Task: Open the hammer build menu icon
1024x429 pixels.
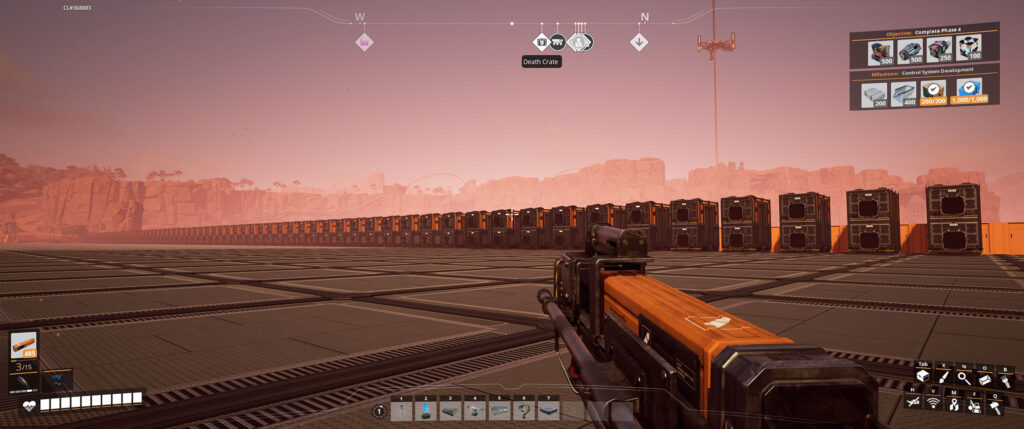Action: (x=995, y=405)
